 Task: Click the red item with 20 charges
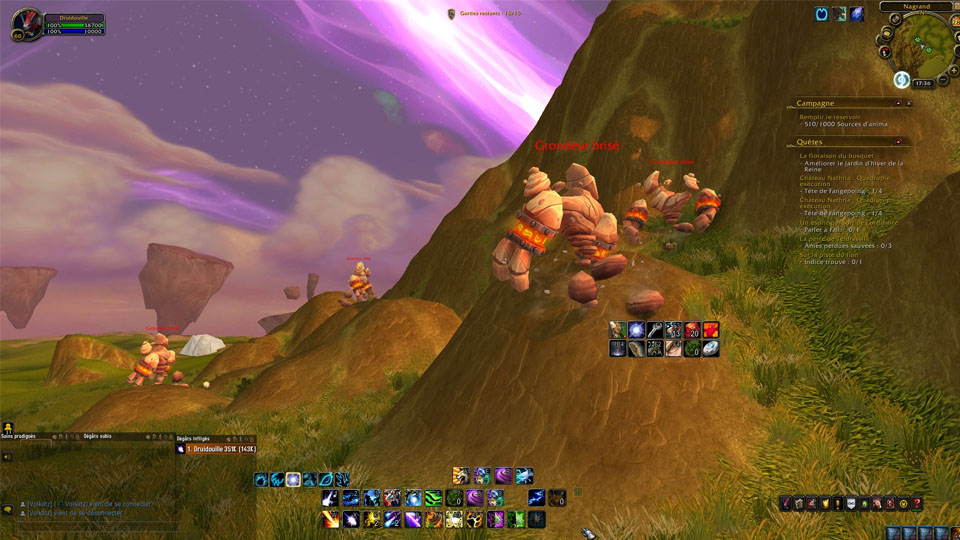click(692, 329)
